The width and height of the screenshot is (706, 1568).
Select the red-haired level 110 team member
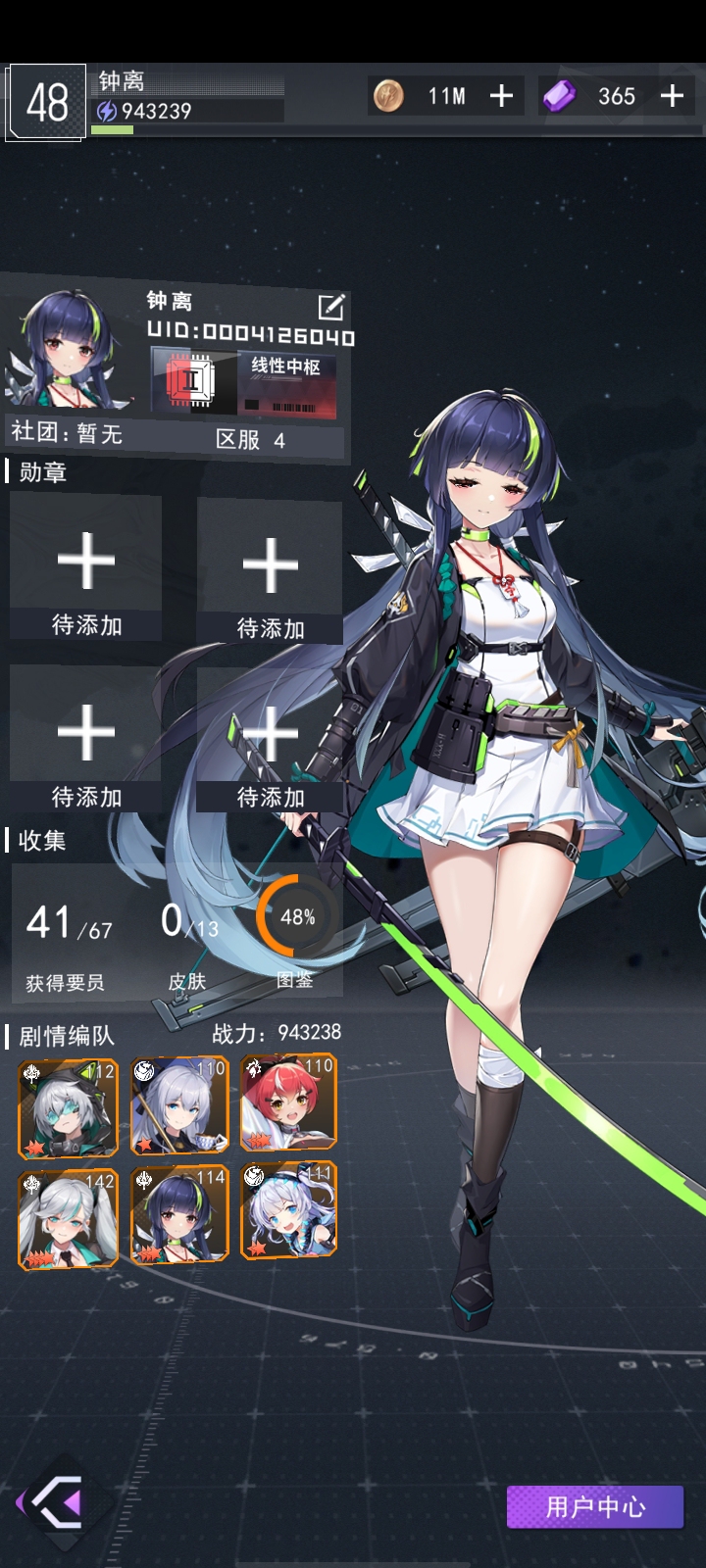click(x=288, y=1102)
